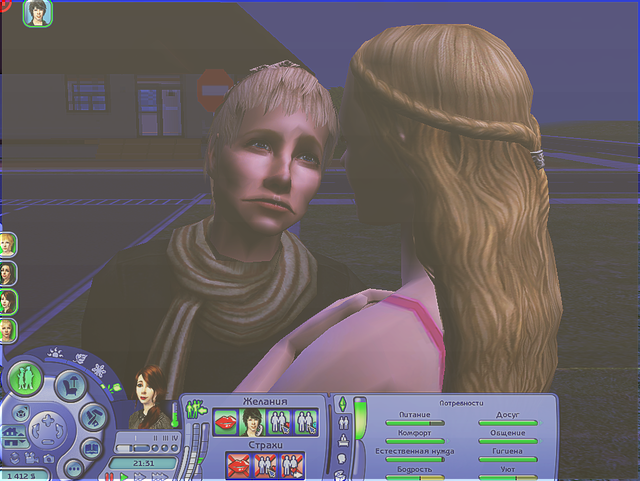Open the relationships panel tab
The width and height of the screenshot is (640, 481).
[x=341, y=422]
